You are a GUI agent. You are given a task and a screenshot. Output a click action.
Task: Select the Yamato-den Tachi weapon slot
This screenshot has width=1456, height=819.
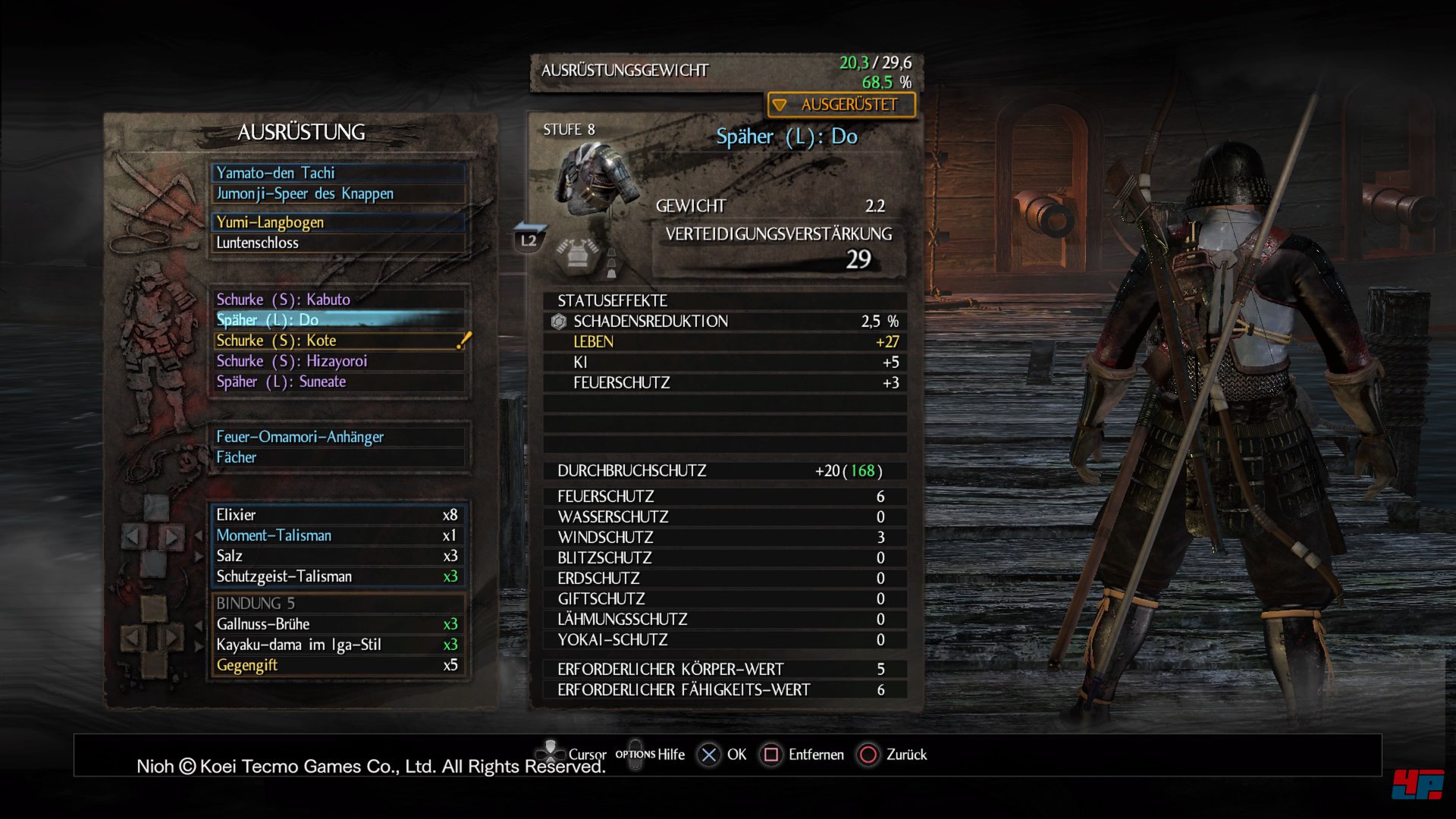(338, 173)
